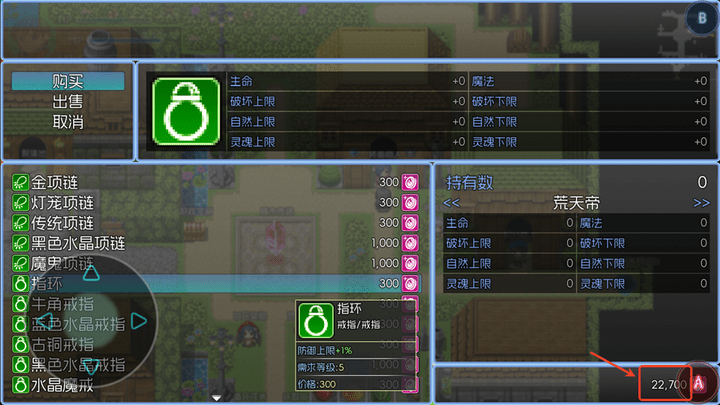The height and width of the screenshot is (405, 720).
Task: Tap the virtual A button
Action: 700,383
